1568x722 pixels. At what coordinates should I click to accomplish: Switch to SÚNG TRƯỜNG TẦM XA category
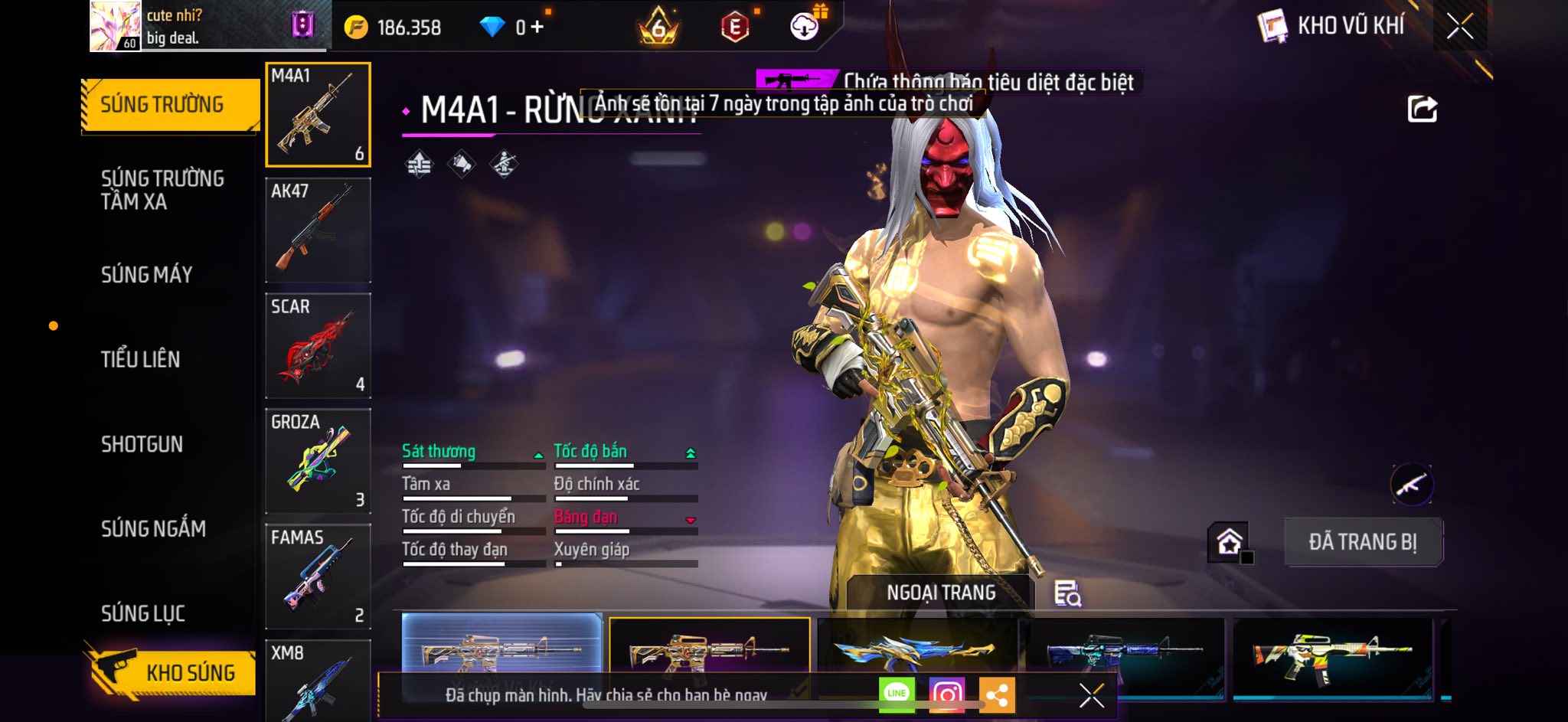pyautogui.click(x=162, y=190)
